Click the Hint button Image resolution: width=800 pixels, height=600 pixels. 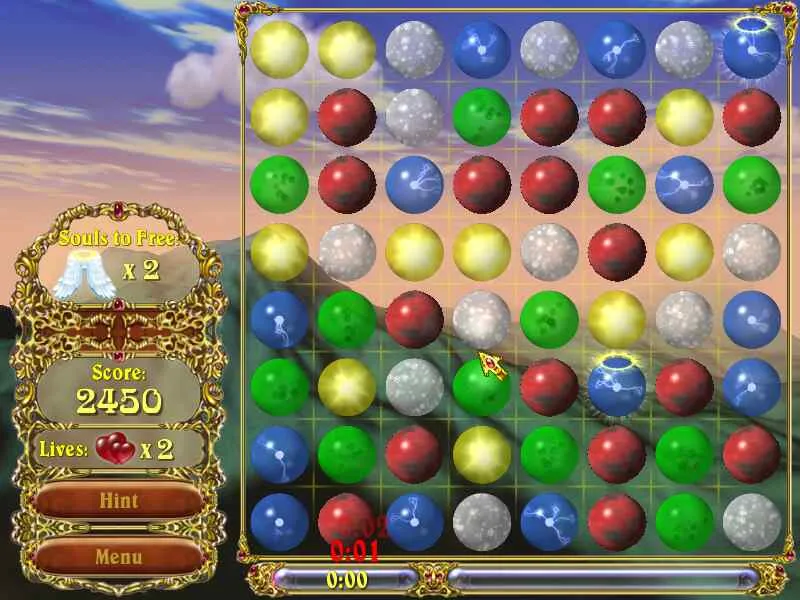tap(118, 501)
